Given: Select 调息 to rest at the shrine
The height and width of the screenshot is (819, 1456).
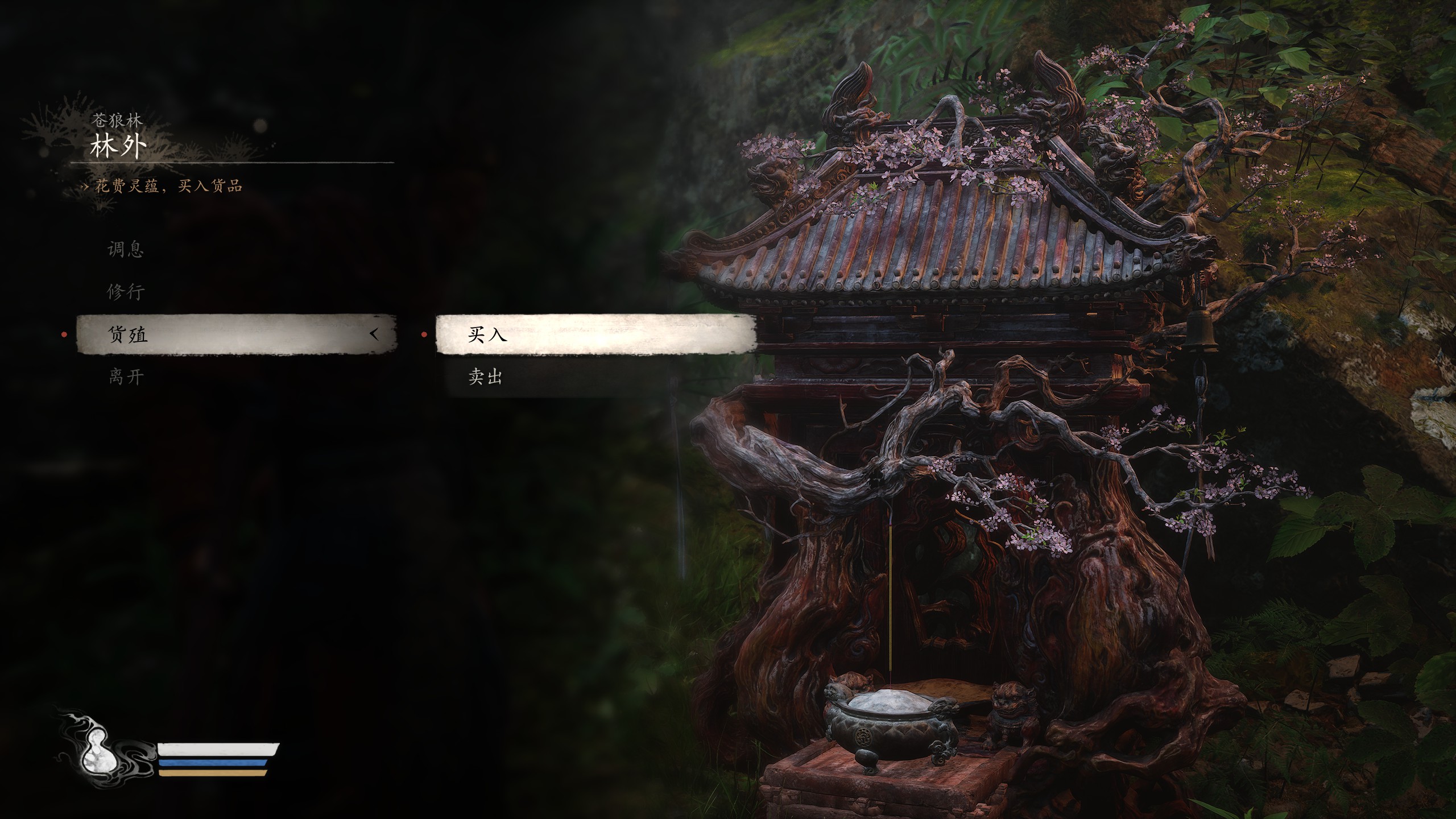Looking at the screenshot, I should [126, 249].
